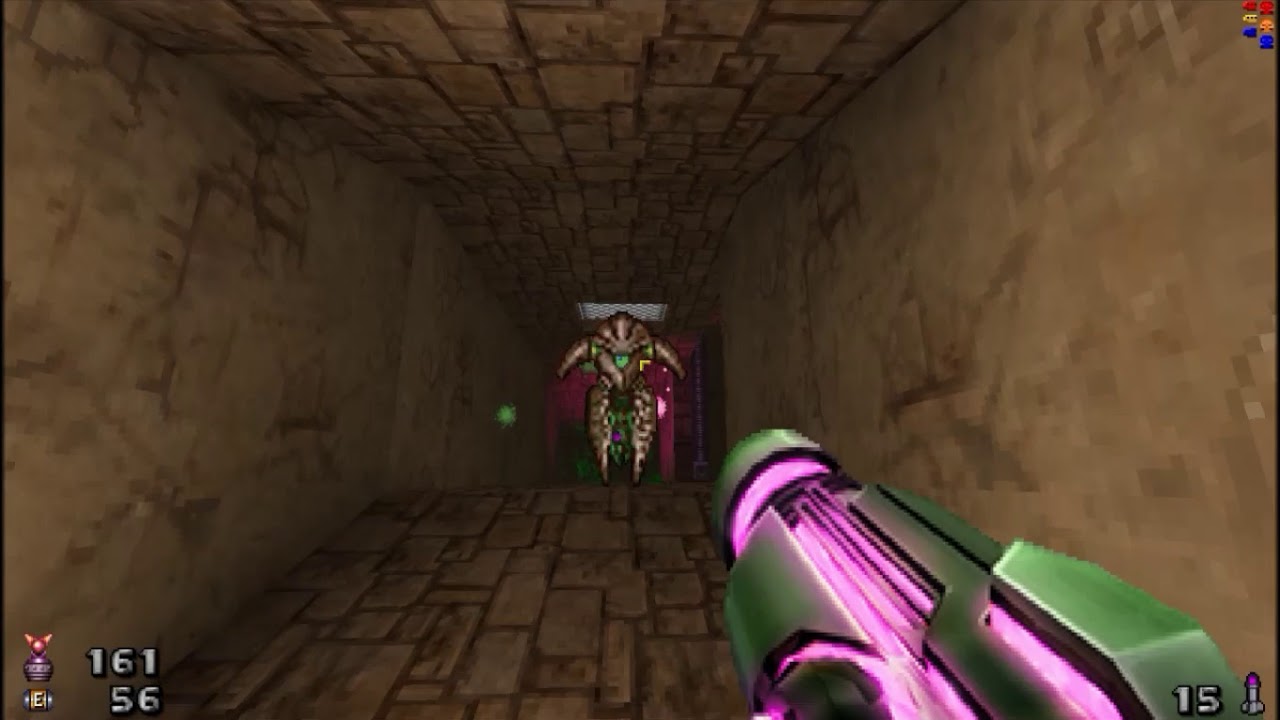Click the orange face icon top right

coord(1266,25)
